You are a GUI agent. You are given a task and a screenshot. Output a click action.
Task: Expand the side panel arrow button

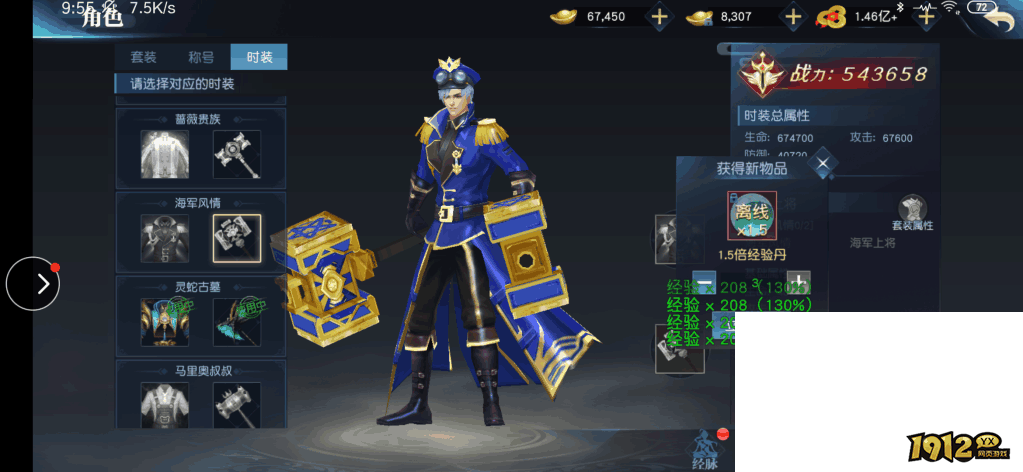[x=33, y=284]
